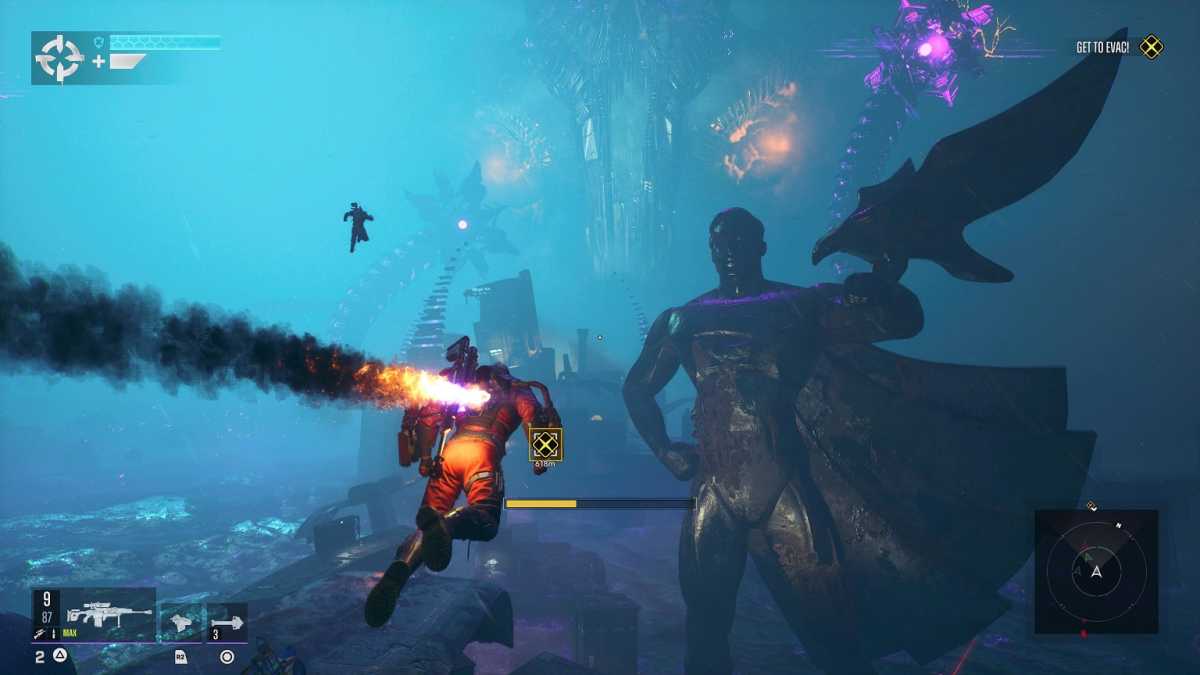Screen dimensions: 1200x675
Task: Click the circular minimap radar
Action: [1096, 571]
